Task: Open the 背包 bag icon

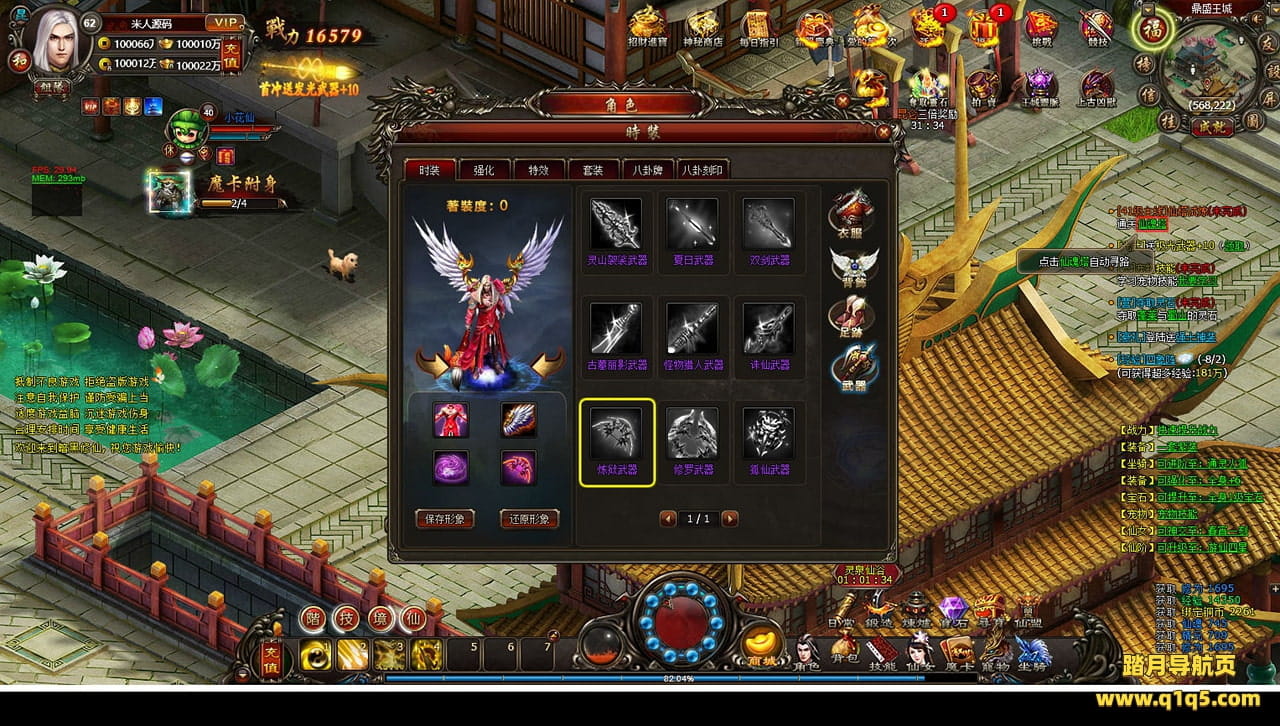Action: (x=845, y=651)
